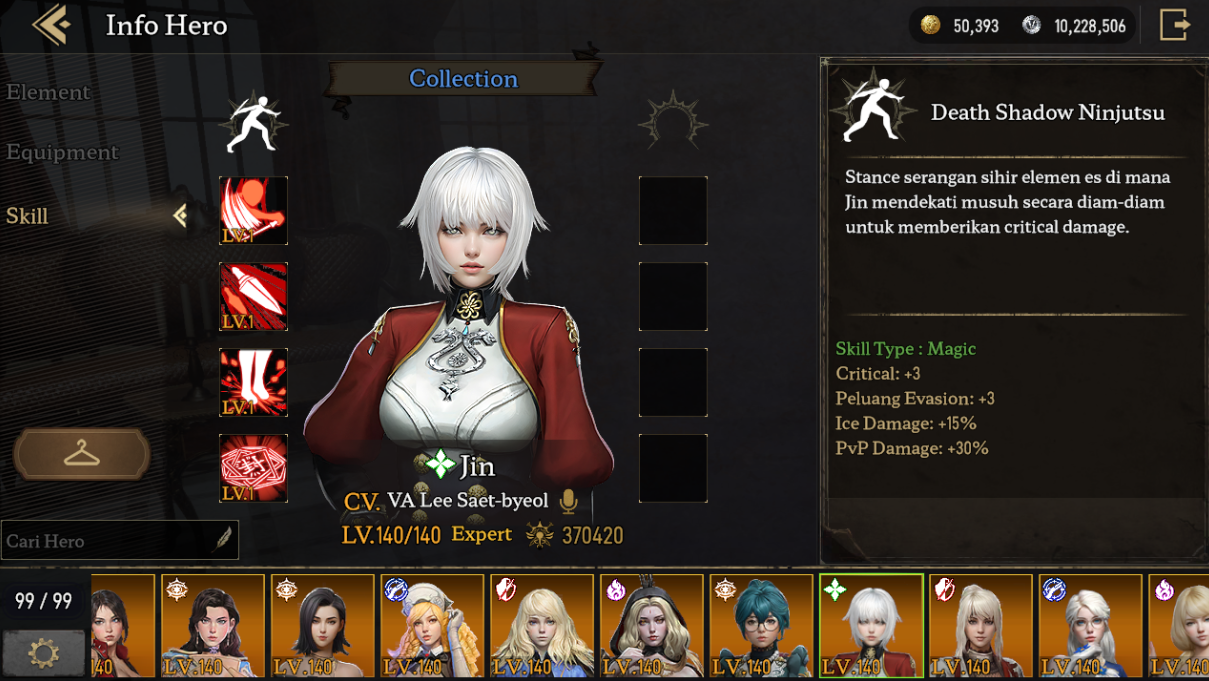Viewport: 1209px width, 681px height.
Task: View the stomping feet skill icon
Action: click(253, 383)
